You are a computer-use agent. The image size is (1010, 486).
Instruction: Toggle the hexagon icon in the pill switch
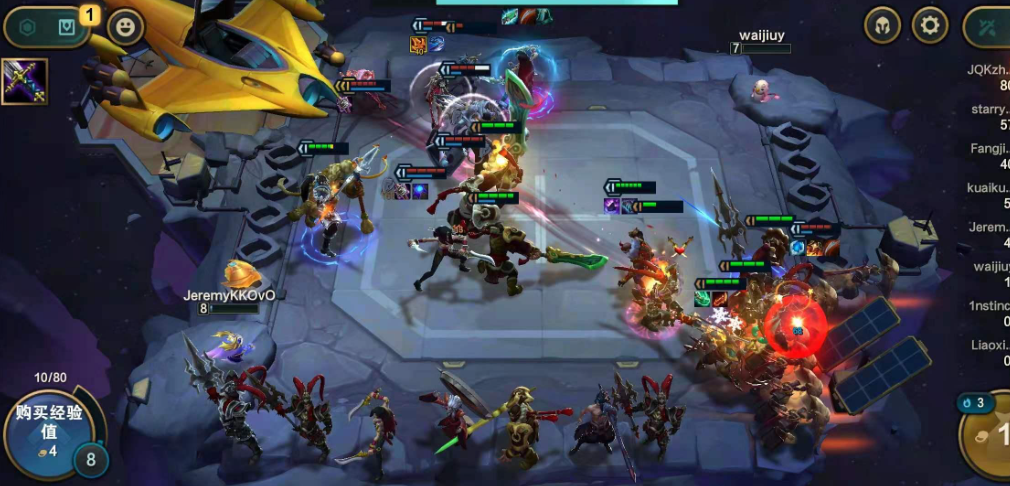tap(28, 27)
